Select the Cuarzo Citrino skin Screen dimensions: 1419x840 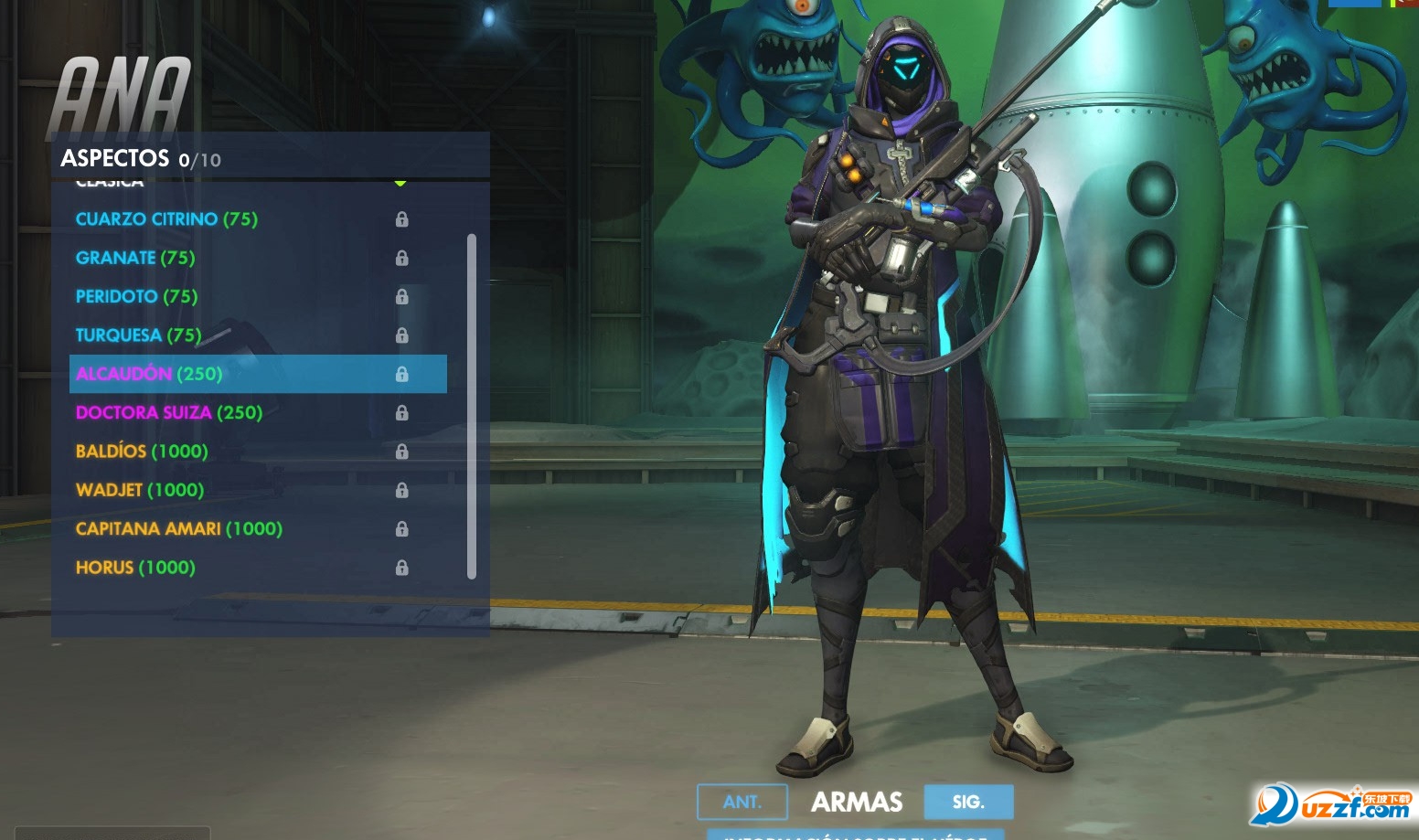[x=166, y=219]
